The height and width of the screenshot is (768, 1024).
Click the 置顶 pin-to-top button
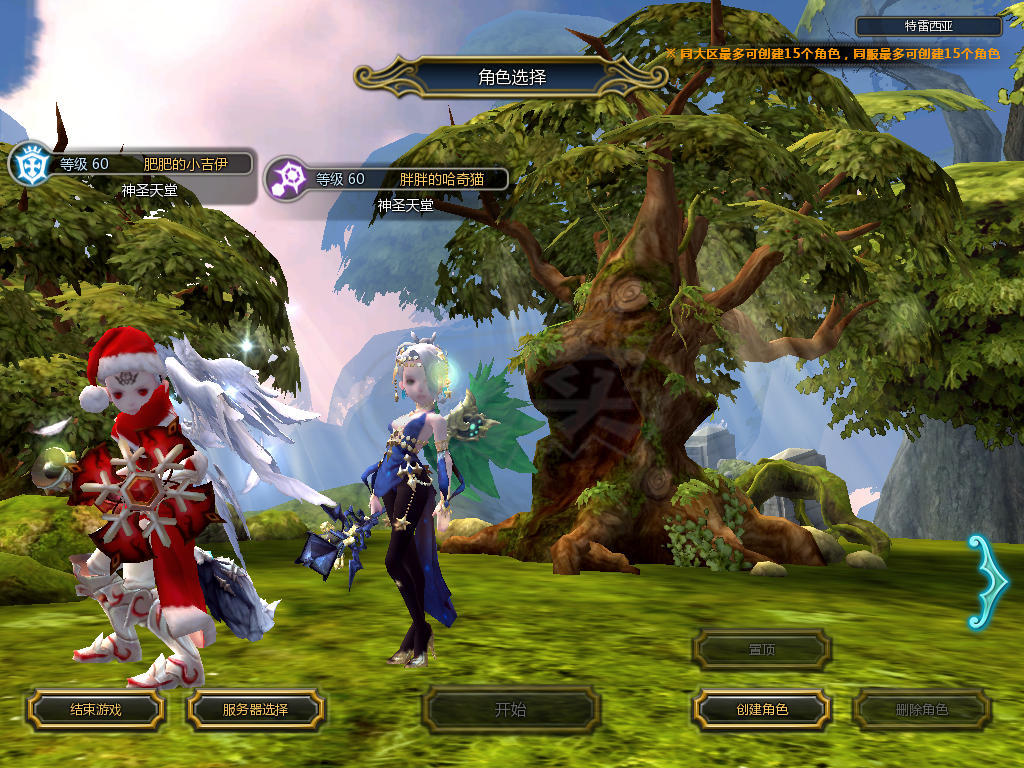tap(762, 650)
